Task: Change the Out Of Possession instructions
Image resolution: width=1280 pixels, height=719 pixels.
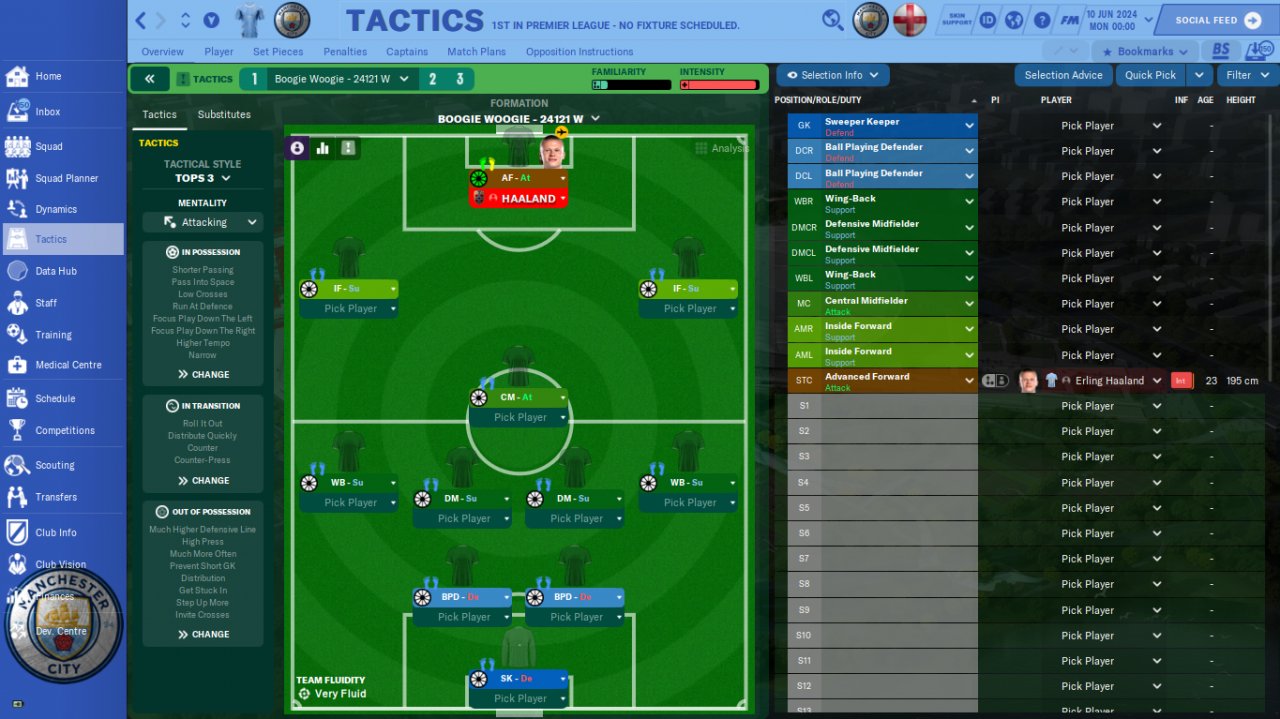Action: tap(203, 634)
